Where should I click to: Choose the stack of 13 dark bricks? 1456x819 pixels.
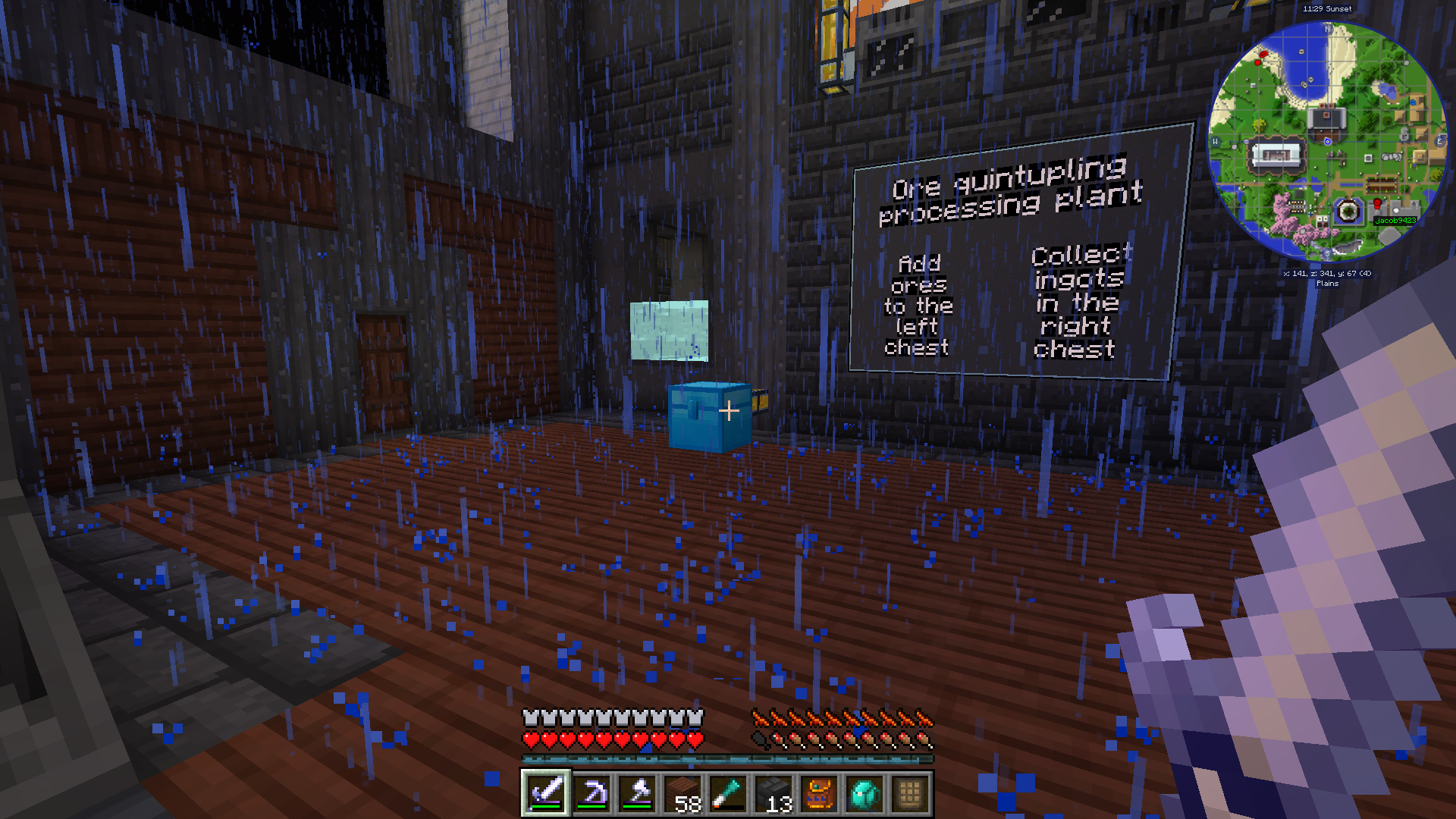(x=773, y=793)
